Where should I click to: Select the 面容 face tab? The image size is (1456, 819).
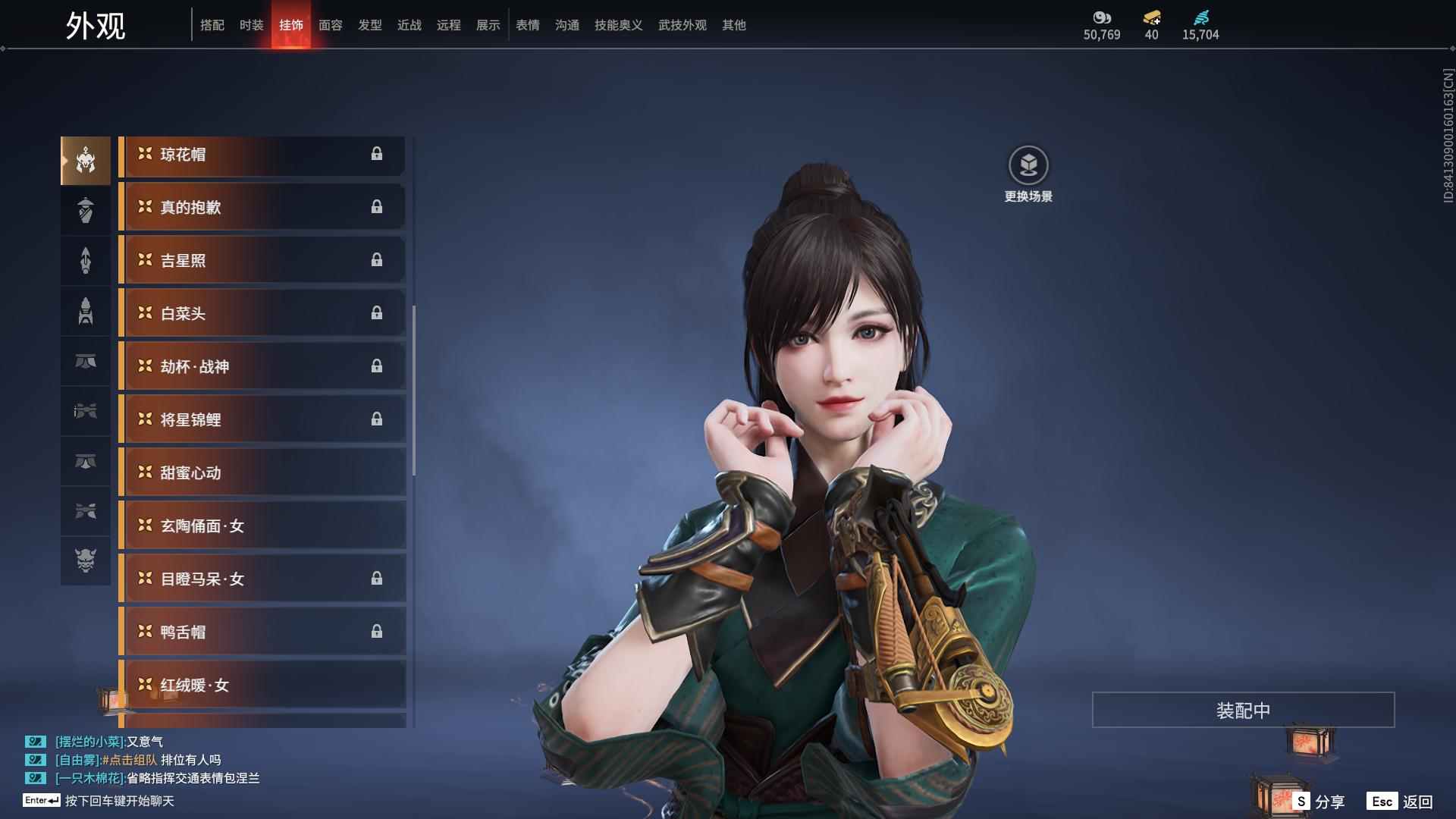pyautogui.click(x=330, y=25)
